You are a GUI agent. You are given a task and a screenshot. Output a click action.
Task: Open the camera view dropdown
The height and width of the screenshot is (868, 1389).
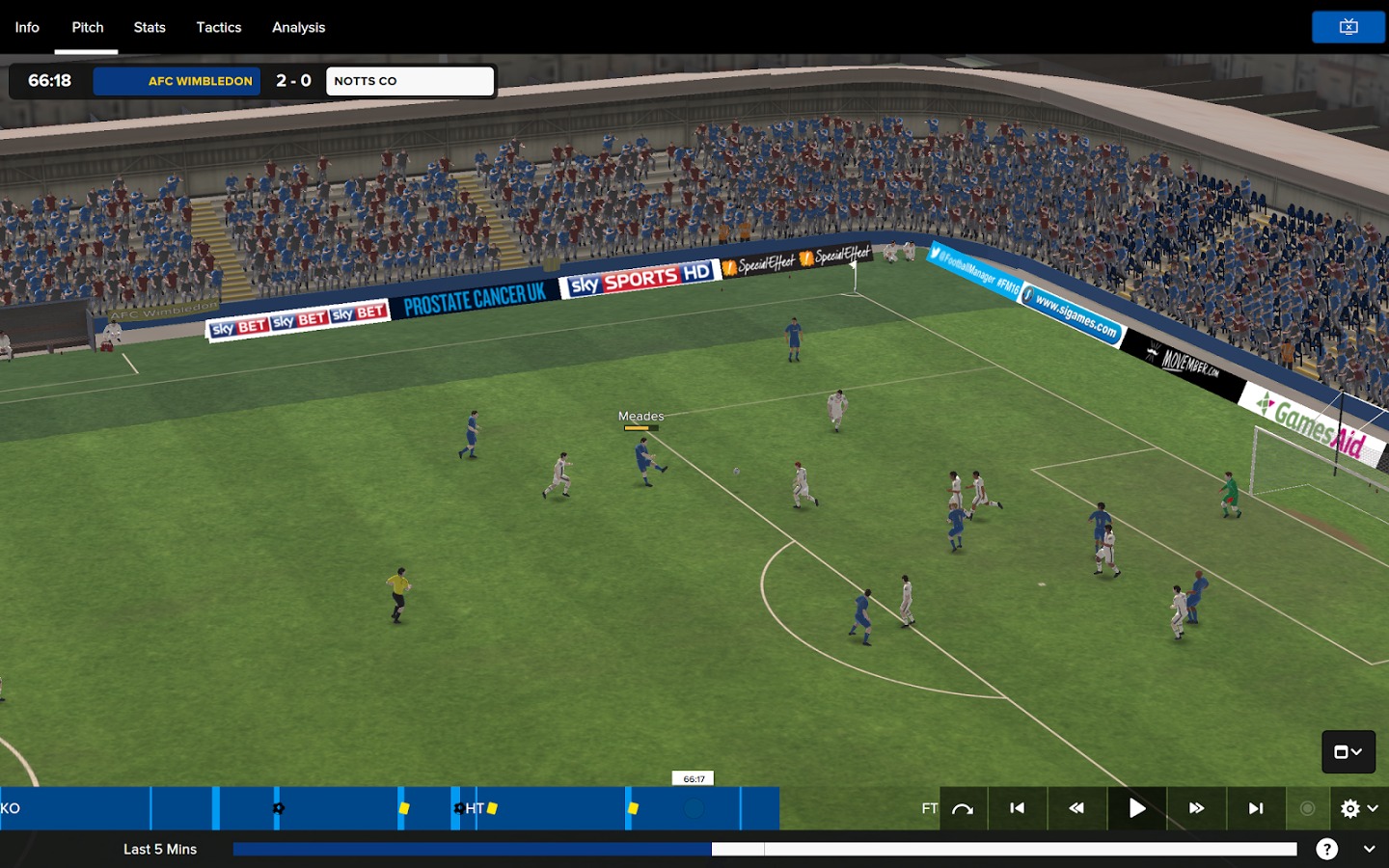tap(1348, 752)
